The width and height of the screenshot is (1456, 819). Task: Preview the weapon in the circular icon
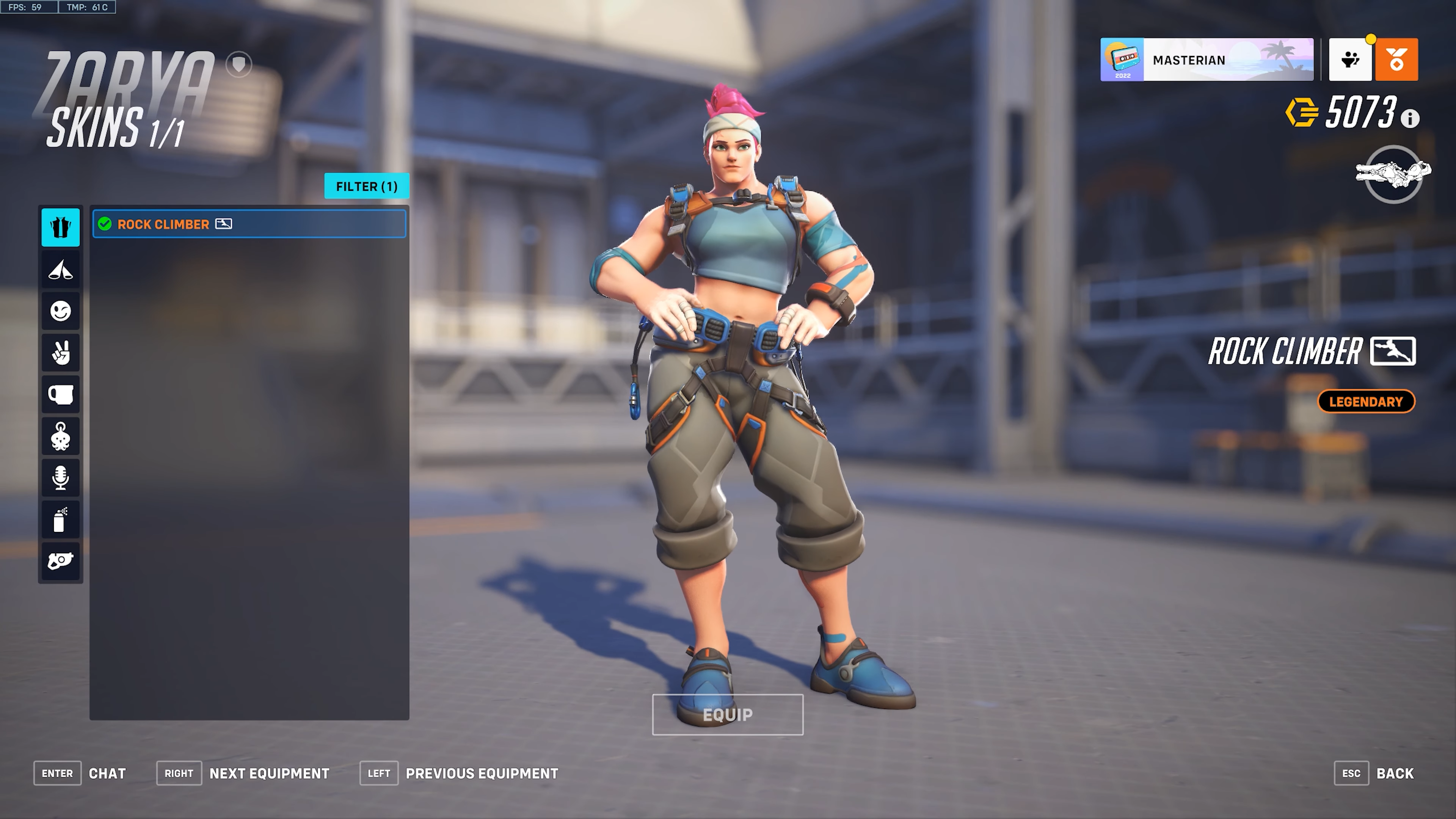[1393, 174]
